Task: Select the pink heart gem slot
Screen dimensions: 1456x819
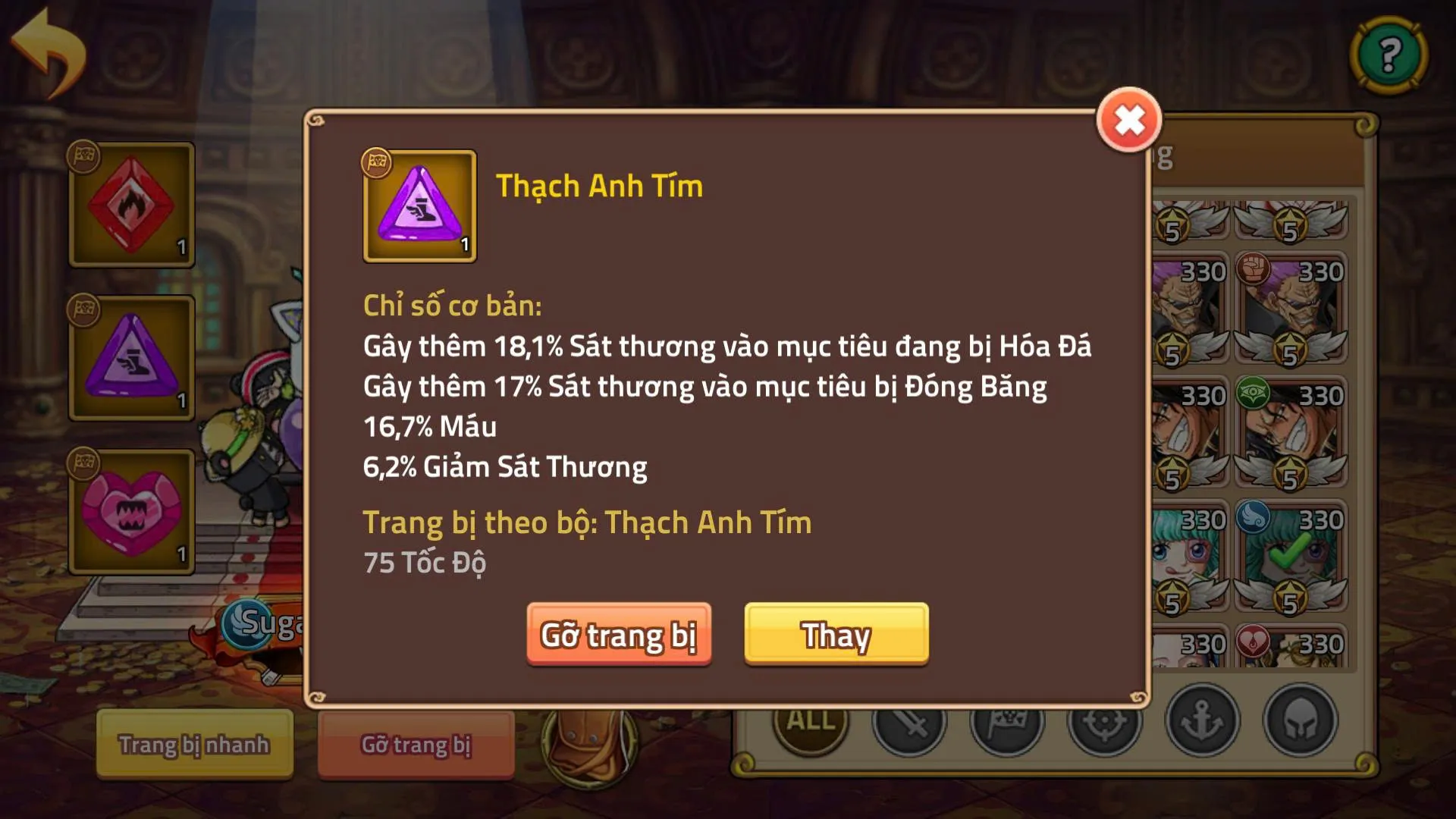Action: point(130,508)
